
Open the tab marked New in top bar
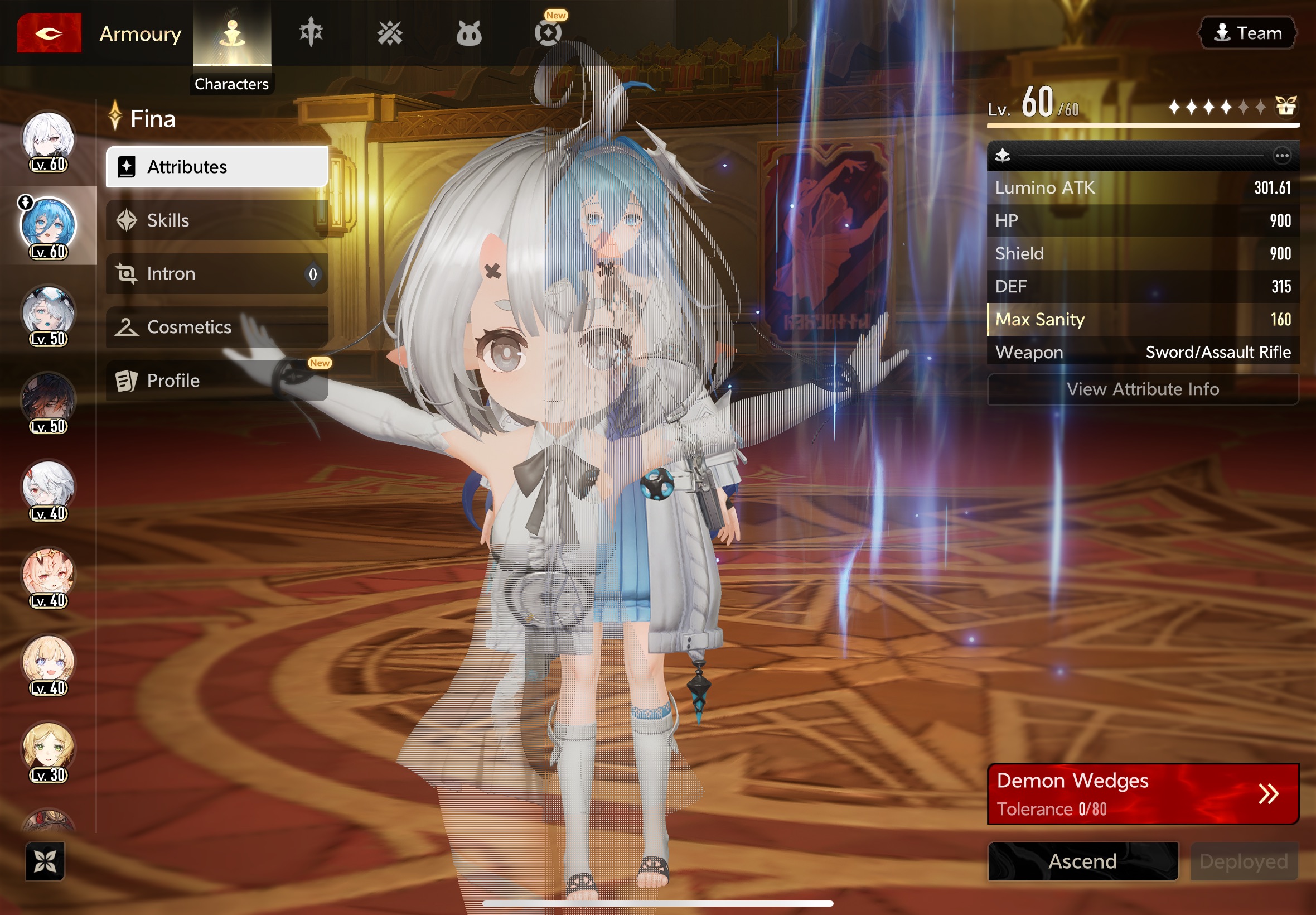(548, 32)
